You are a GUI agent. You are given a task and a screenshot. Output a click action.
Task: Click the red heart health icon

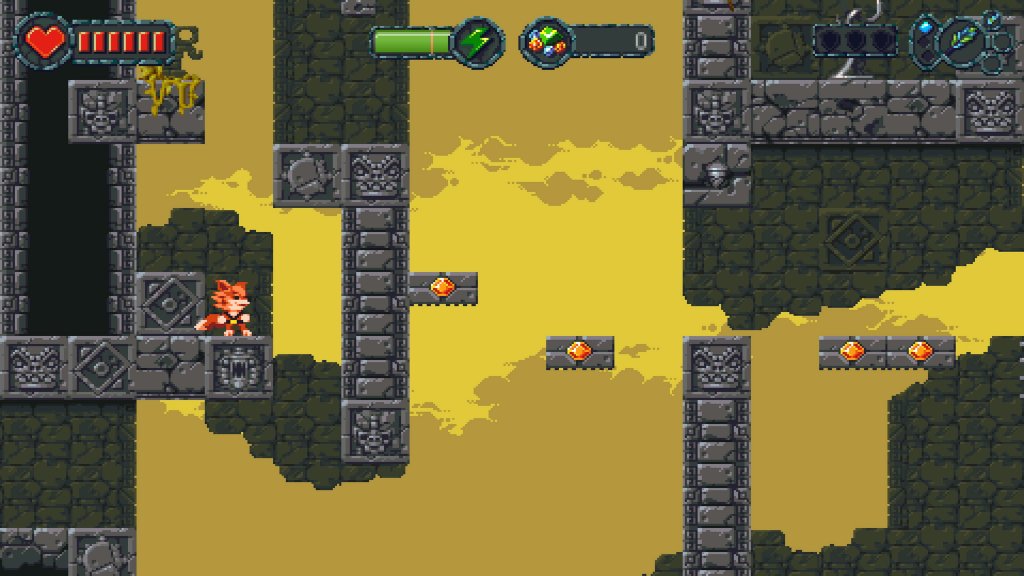44,41
